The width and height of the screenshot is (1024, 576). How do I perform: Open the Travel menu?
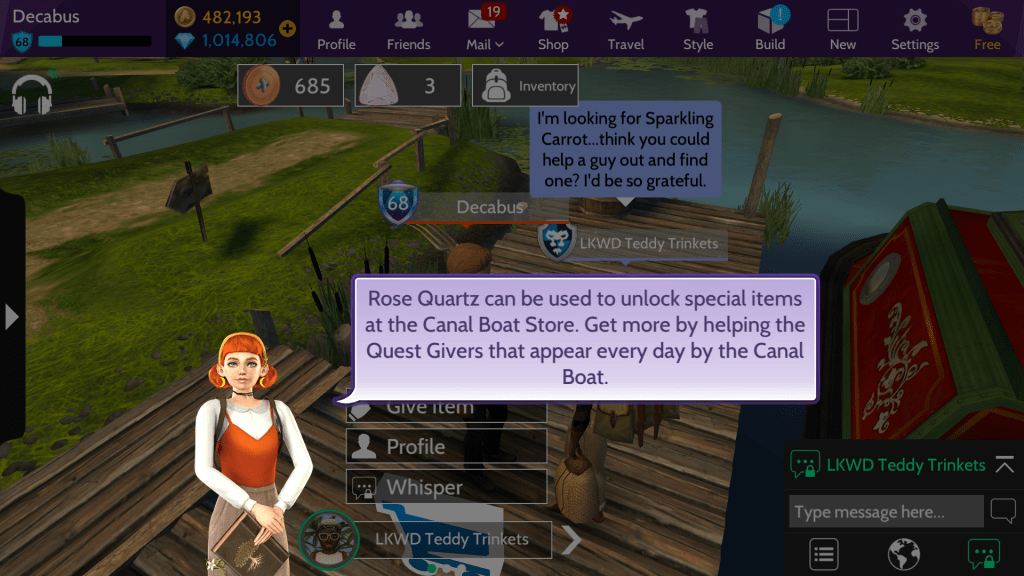click(x=626, y=29)
